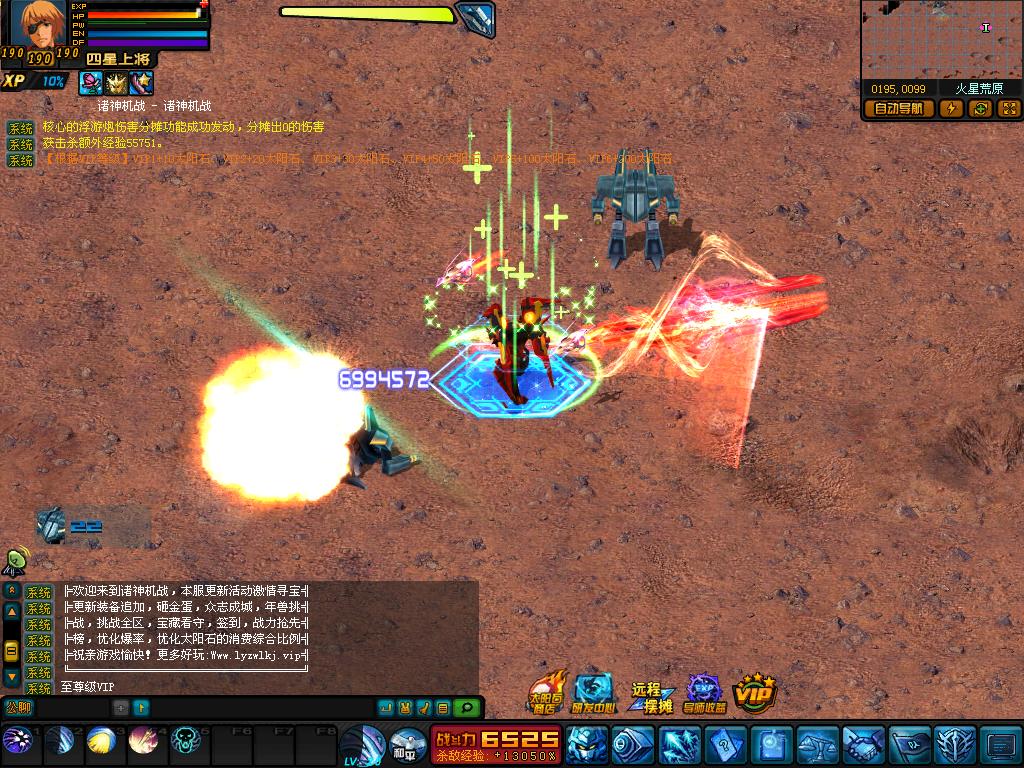Open the computer monitor system menu
Image resolution: width=1024 pixels, height=768 pixels.
[x=999, y=745]
